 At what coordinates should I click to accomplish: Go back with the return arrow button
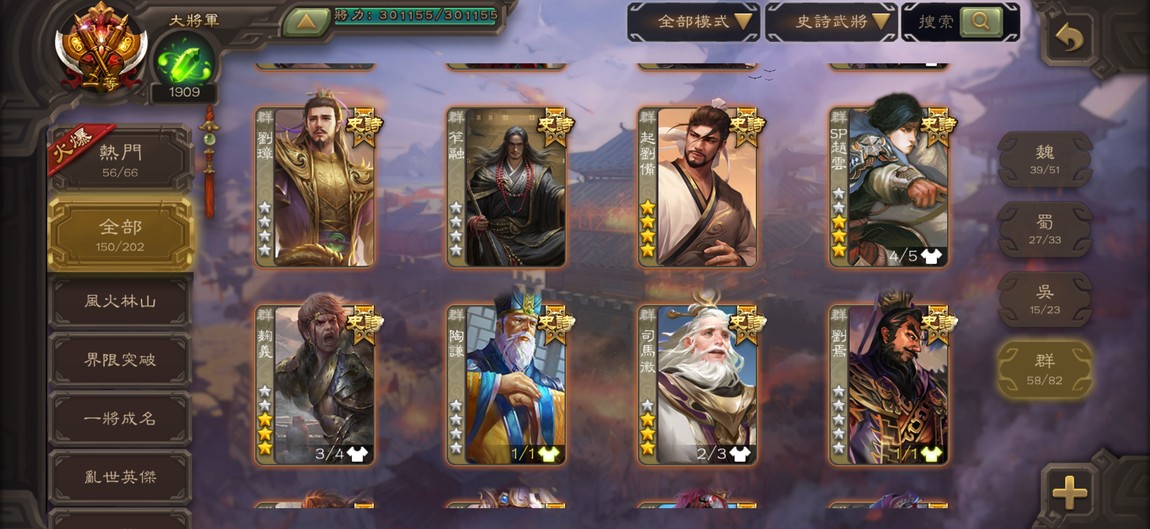pos(1068,39)
